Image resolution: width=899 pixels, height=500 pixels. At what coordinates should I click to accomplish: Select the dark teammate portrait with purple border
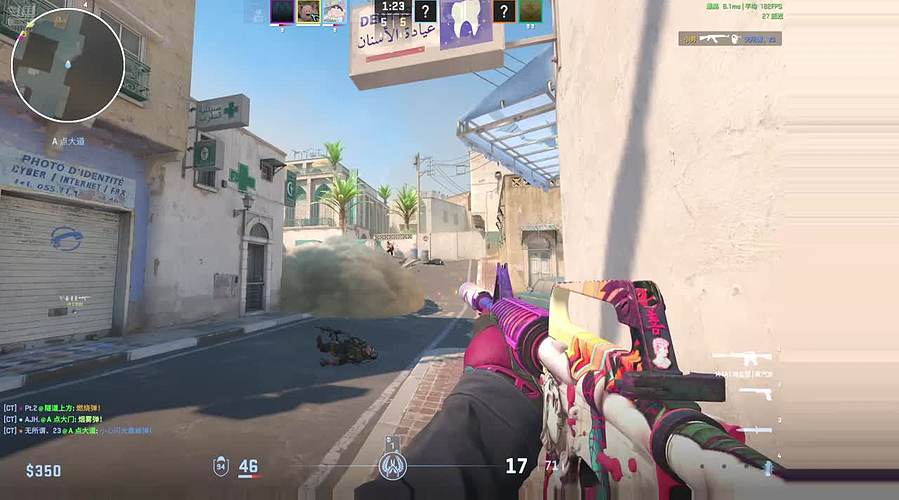[282, 11]
